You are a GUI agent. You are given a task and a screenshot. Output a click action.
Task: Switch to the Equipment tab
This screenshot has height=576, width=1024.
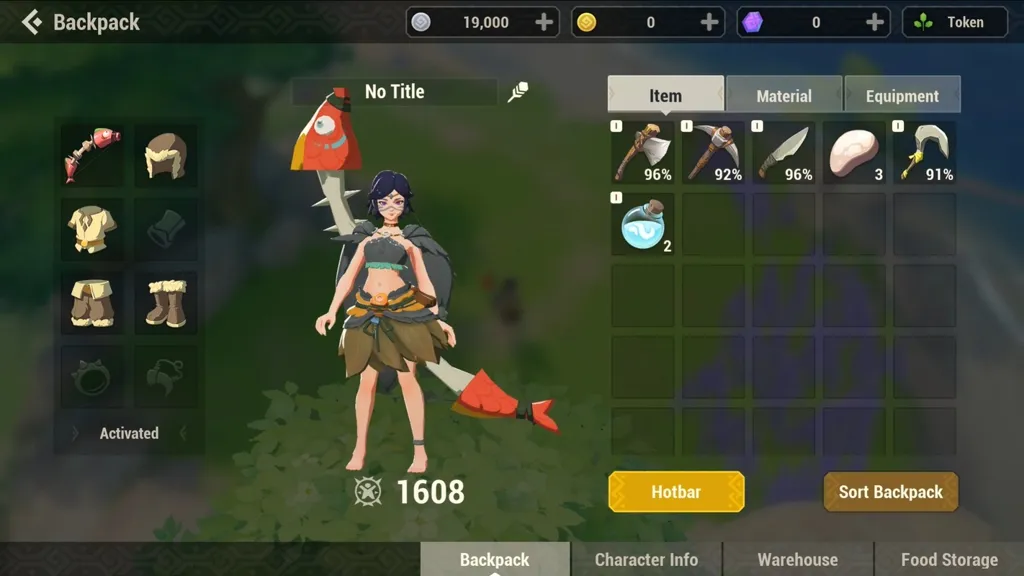[902, 95]
